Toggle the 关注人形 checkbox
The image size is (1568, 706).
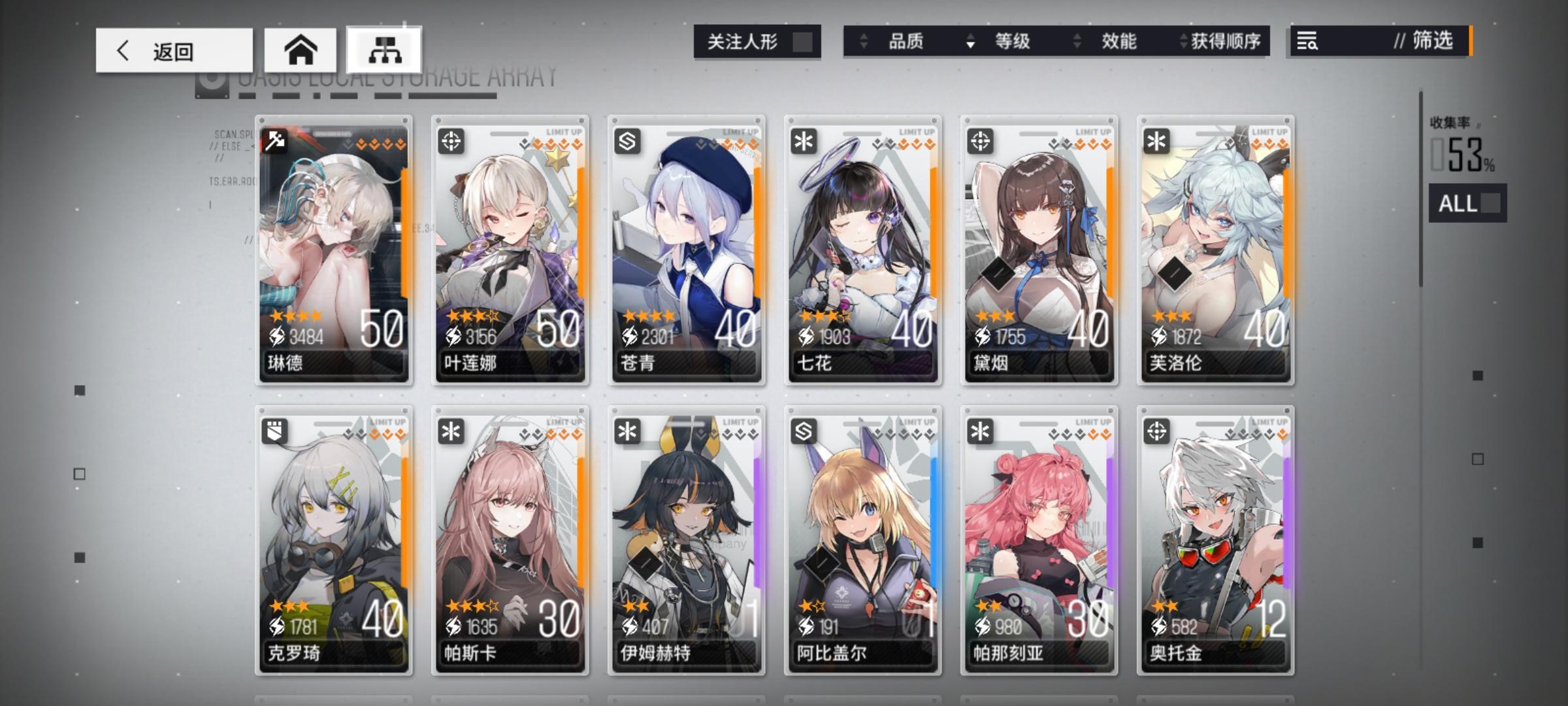click(802, 41)
